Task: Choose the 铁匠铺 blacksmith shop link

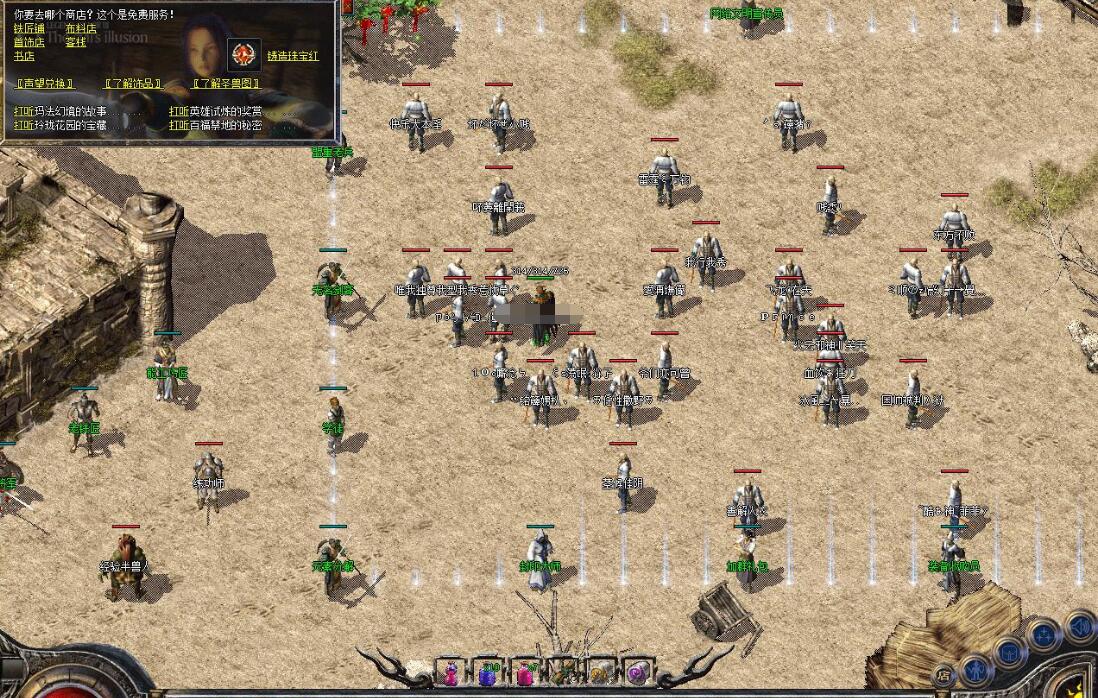Action: click(30, 28)
